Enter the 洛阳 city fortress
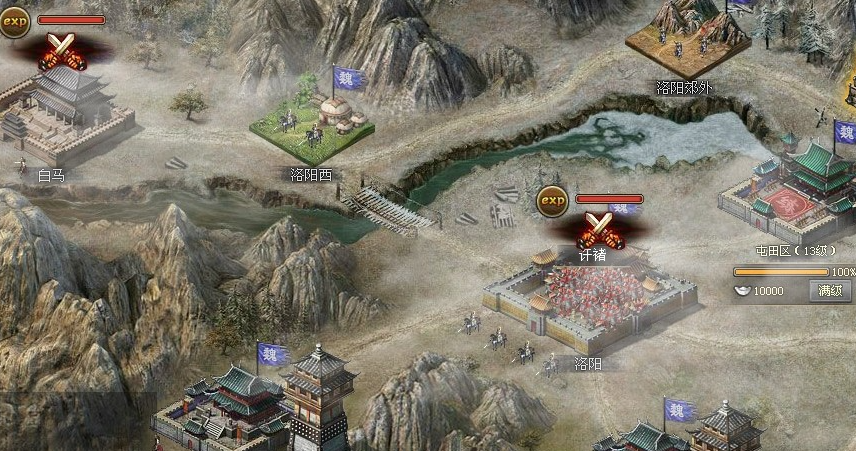Image resolution: width=856 pixels, height=451 pixels. point(587,300)
